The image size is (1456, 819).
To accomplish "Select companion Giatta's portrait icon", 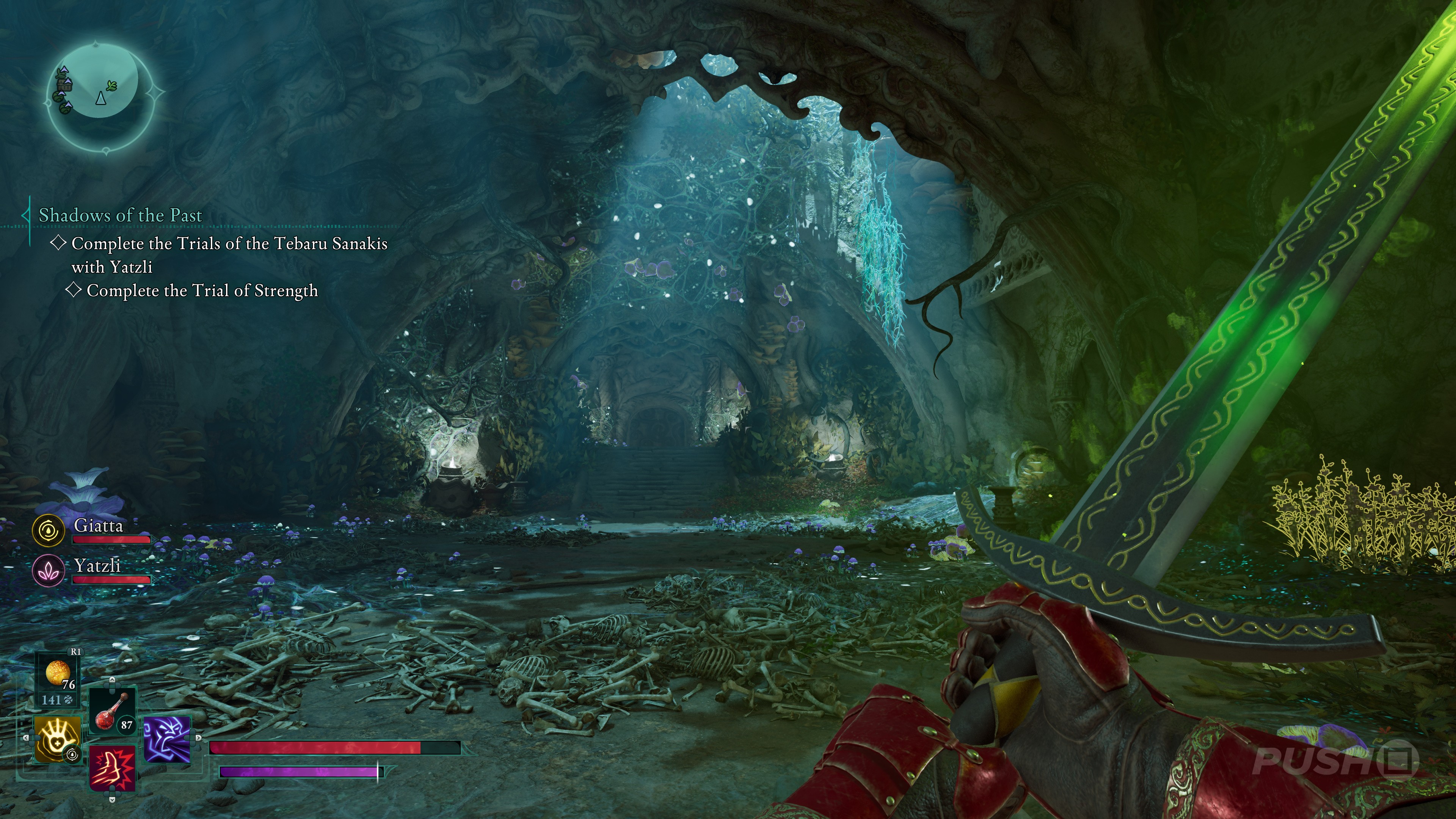I will [x=47, y=530].
